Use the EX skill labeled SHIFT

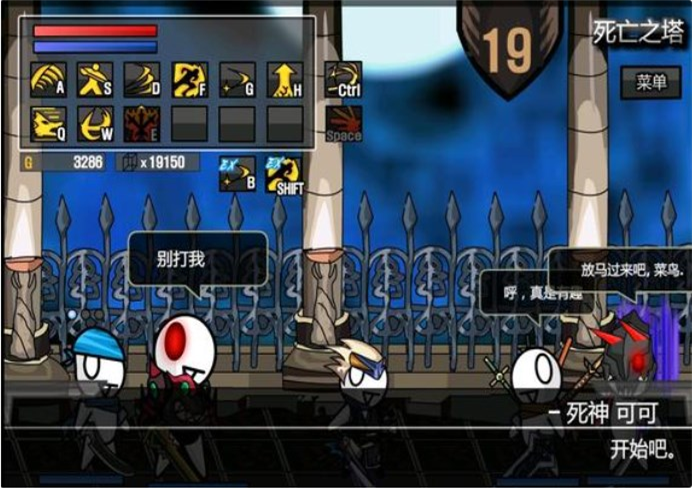(x=284, y=173)
